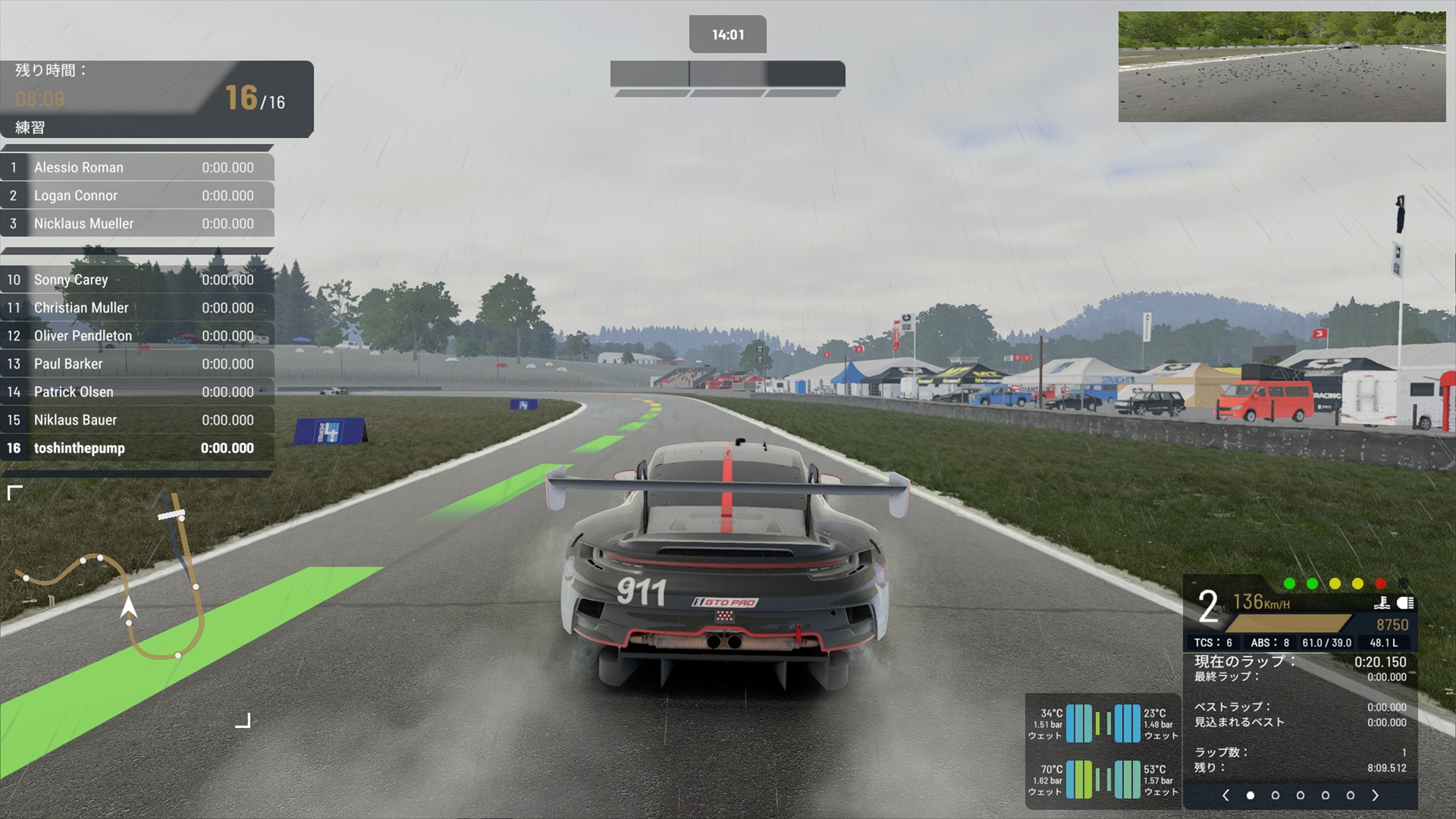Pick Christian Muller's leaderboard row

pos(137,308)
